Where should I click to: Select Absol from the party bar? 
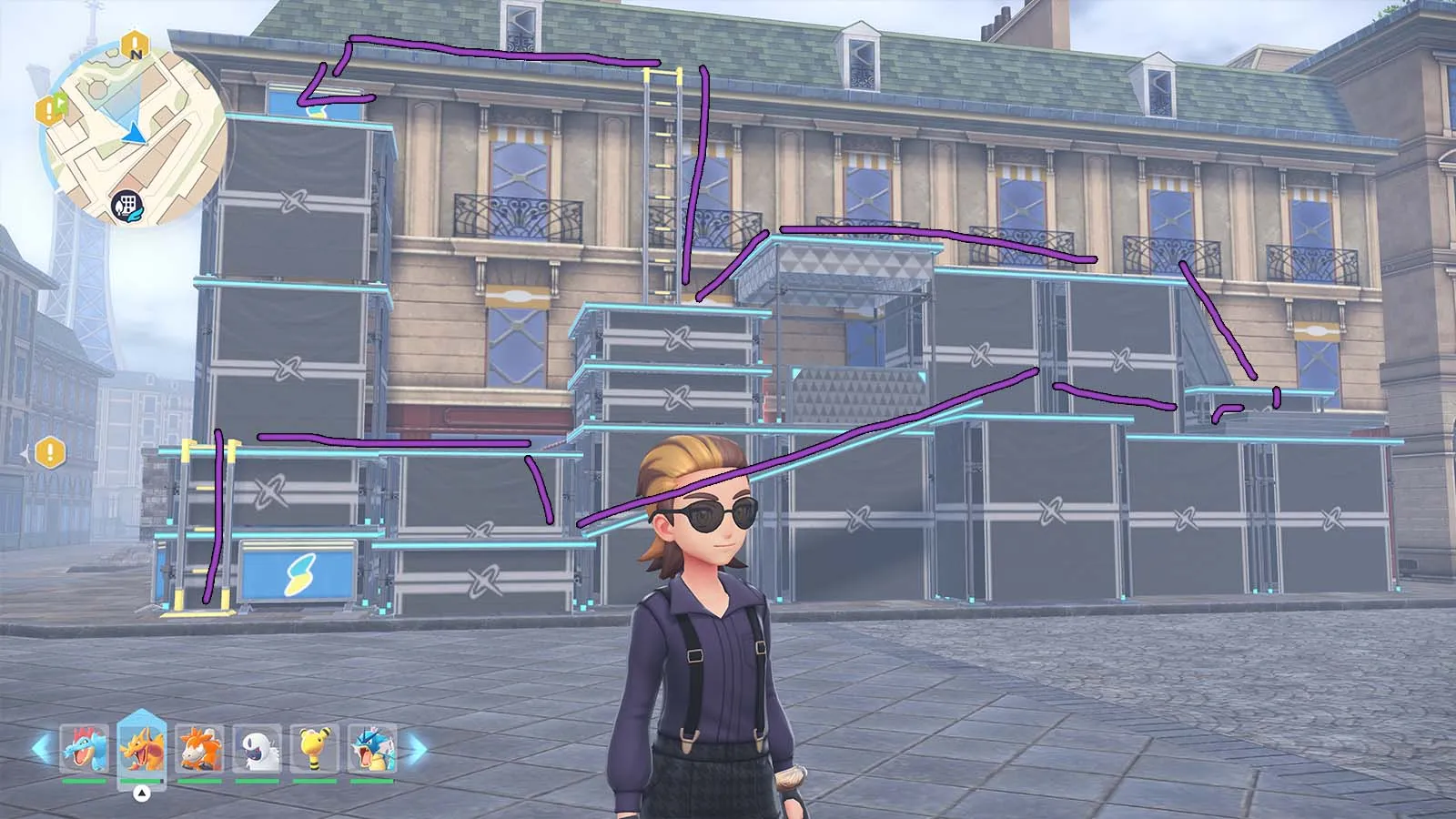tap(257, 748)
